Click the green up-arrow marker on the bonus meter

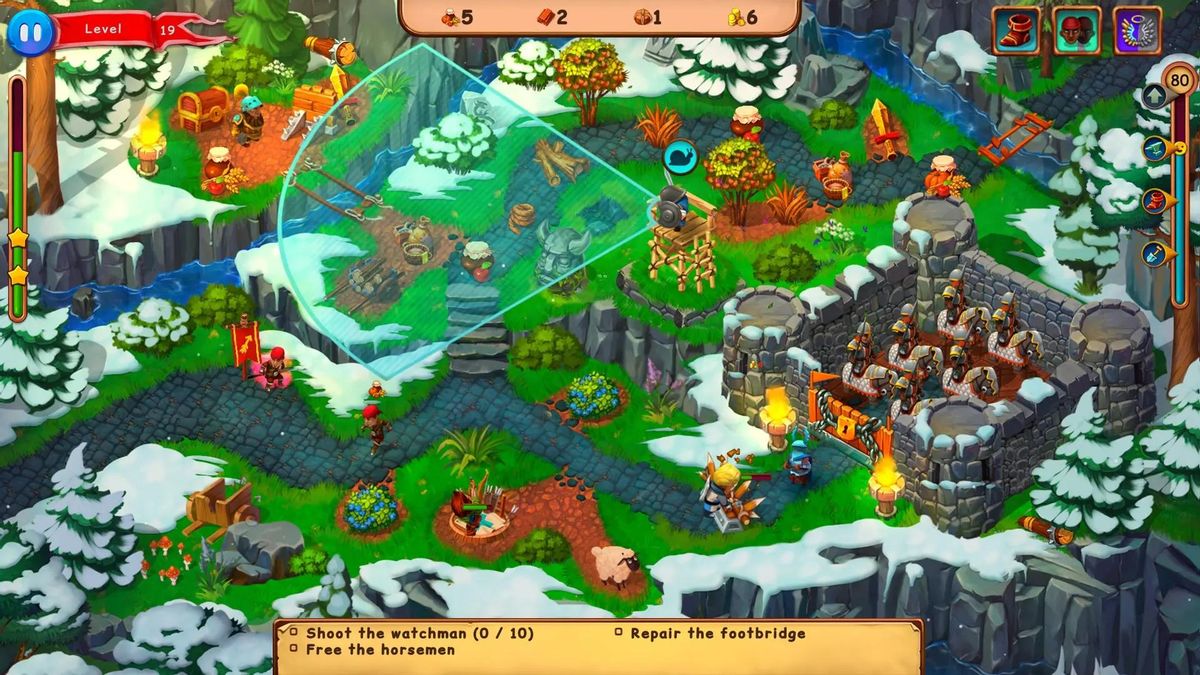1154,97
